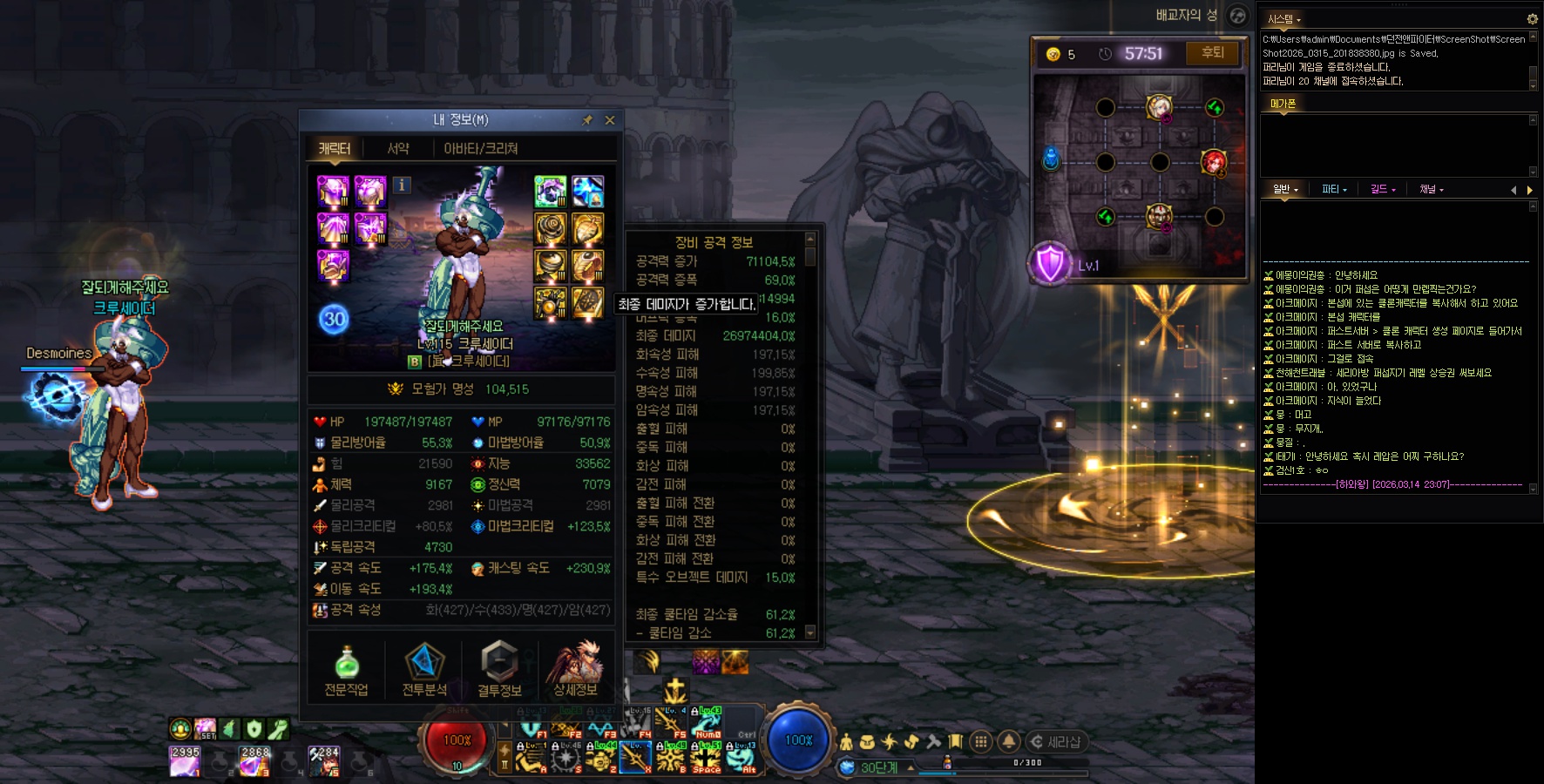Click the blue info icon by equipment

pos(402,185)
